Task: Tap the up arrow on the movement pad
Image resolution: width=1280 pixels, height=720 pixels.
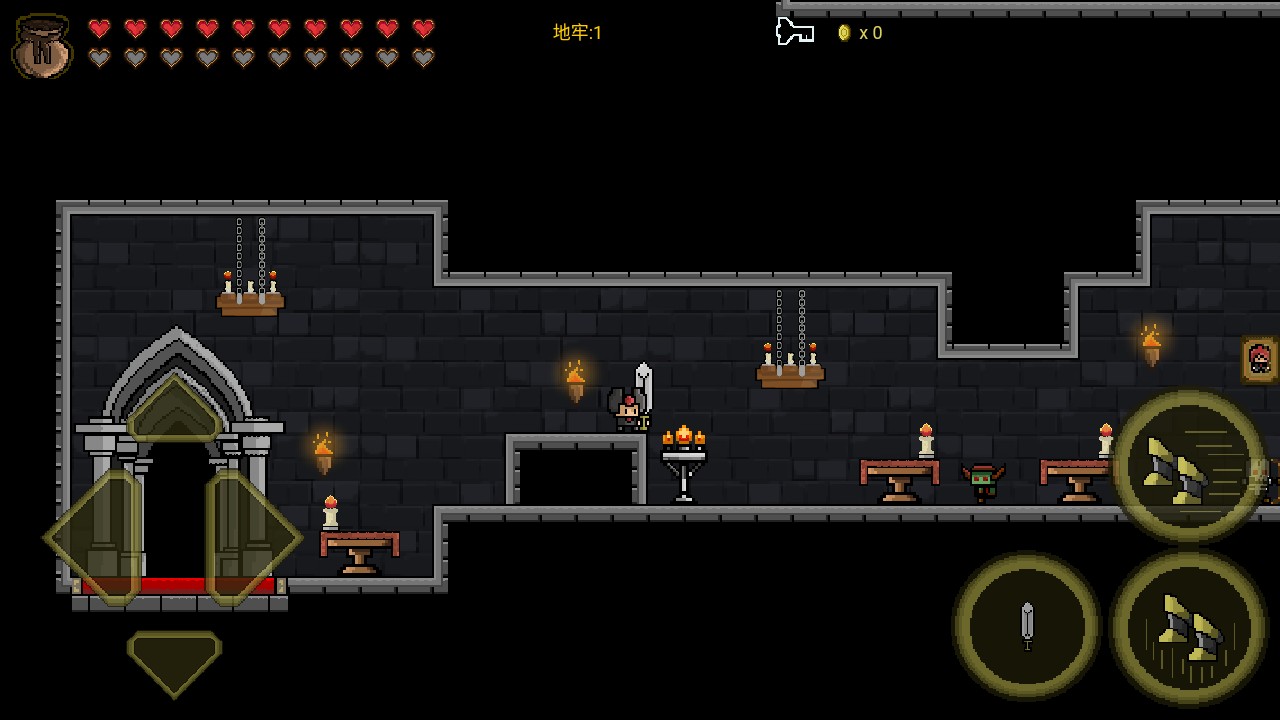Action: point(174,410)
